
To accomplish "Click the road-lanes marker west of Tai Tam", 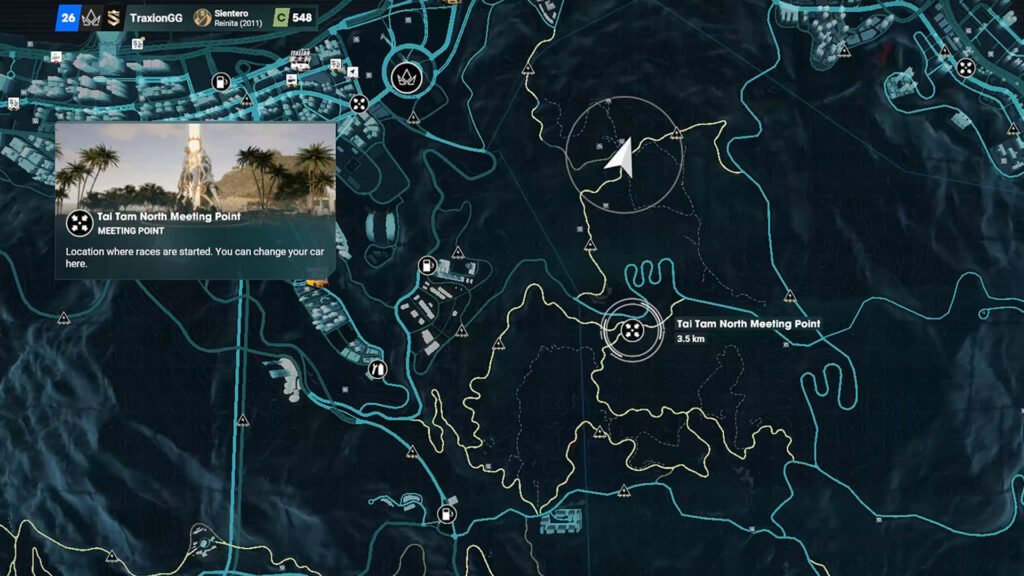I will click(x=378, y=368).
